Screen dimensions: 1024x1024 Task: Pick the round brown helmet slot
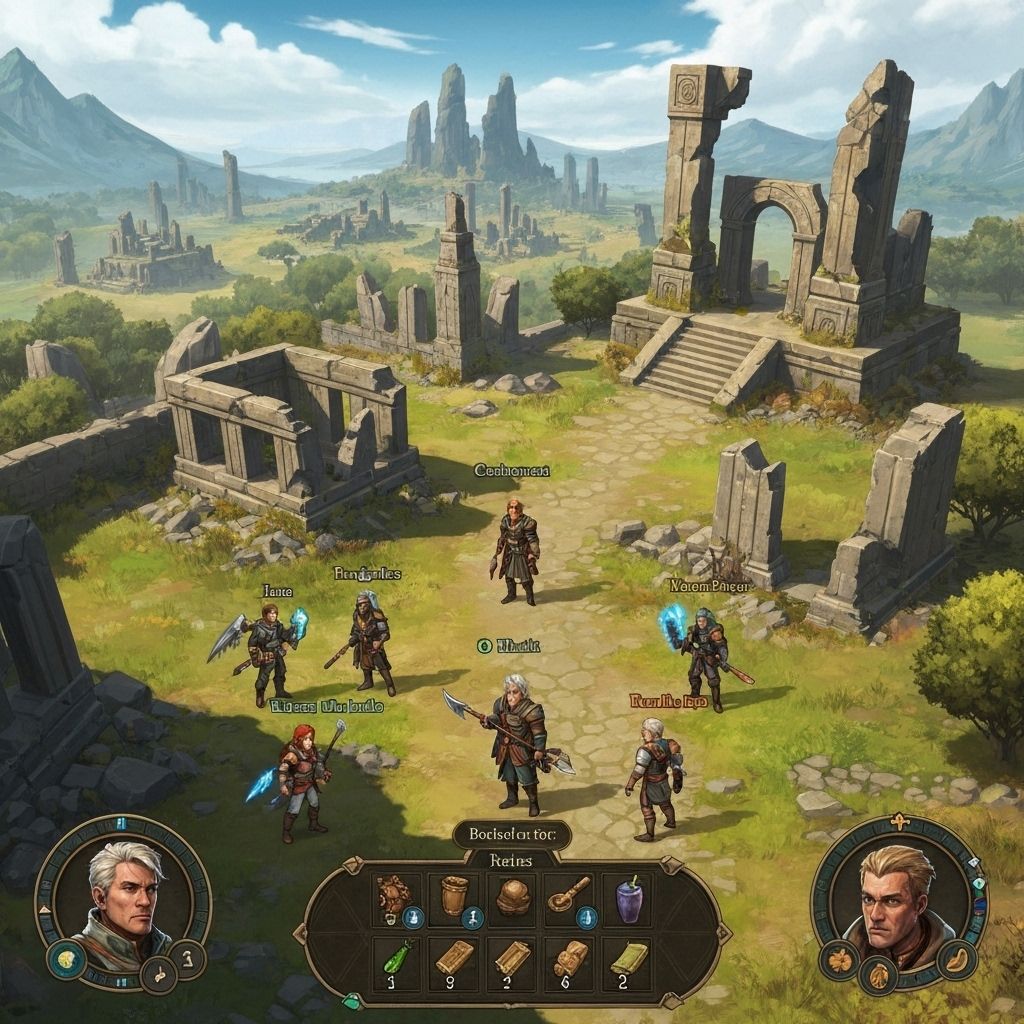513,897
